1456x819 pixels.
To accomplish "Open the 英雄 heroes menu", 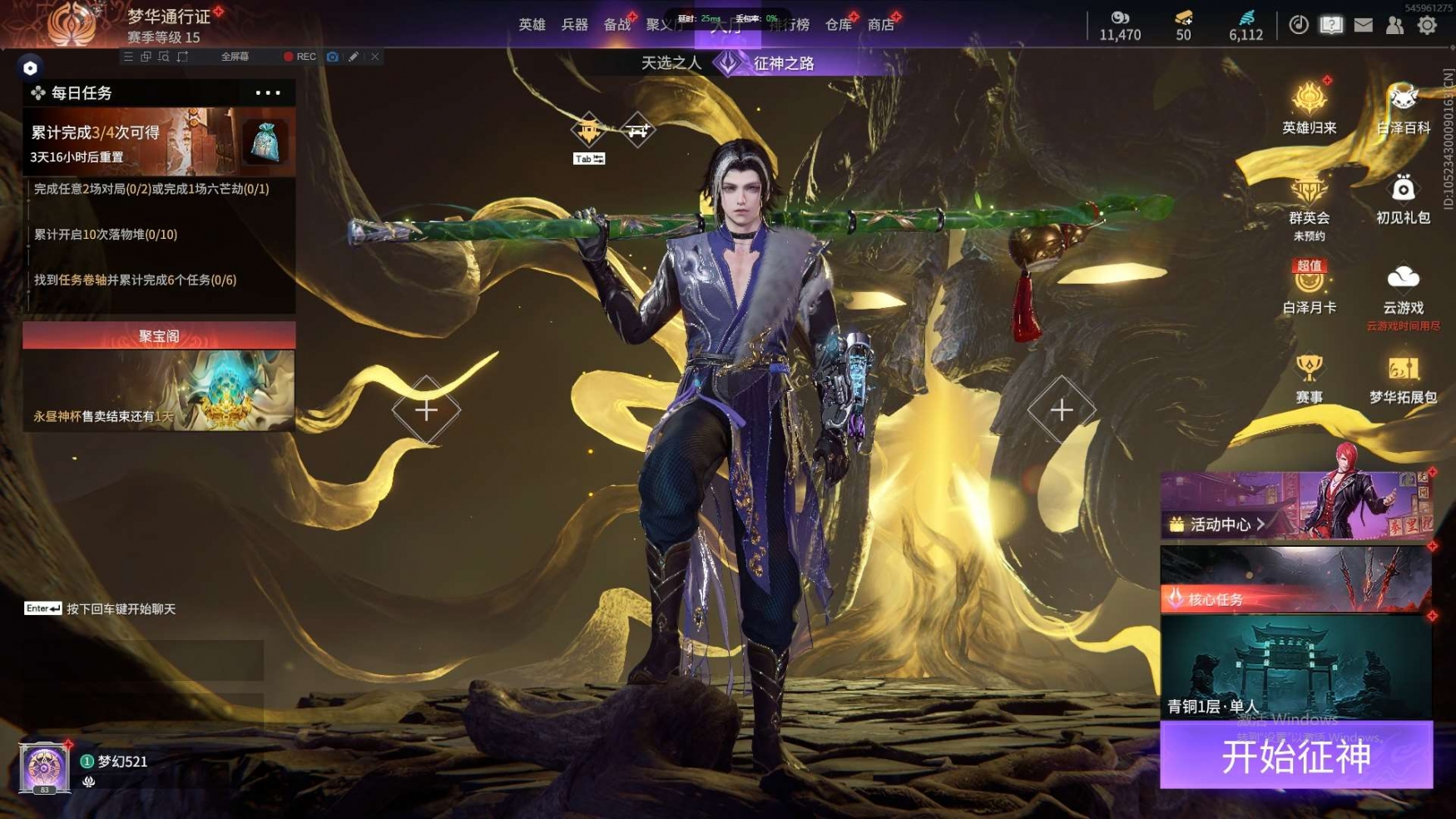I will click(532, 25).
